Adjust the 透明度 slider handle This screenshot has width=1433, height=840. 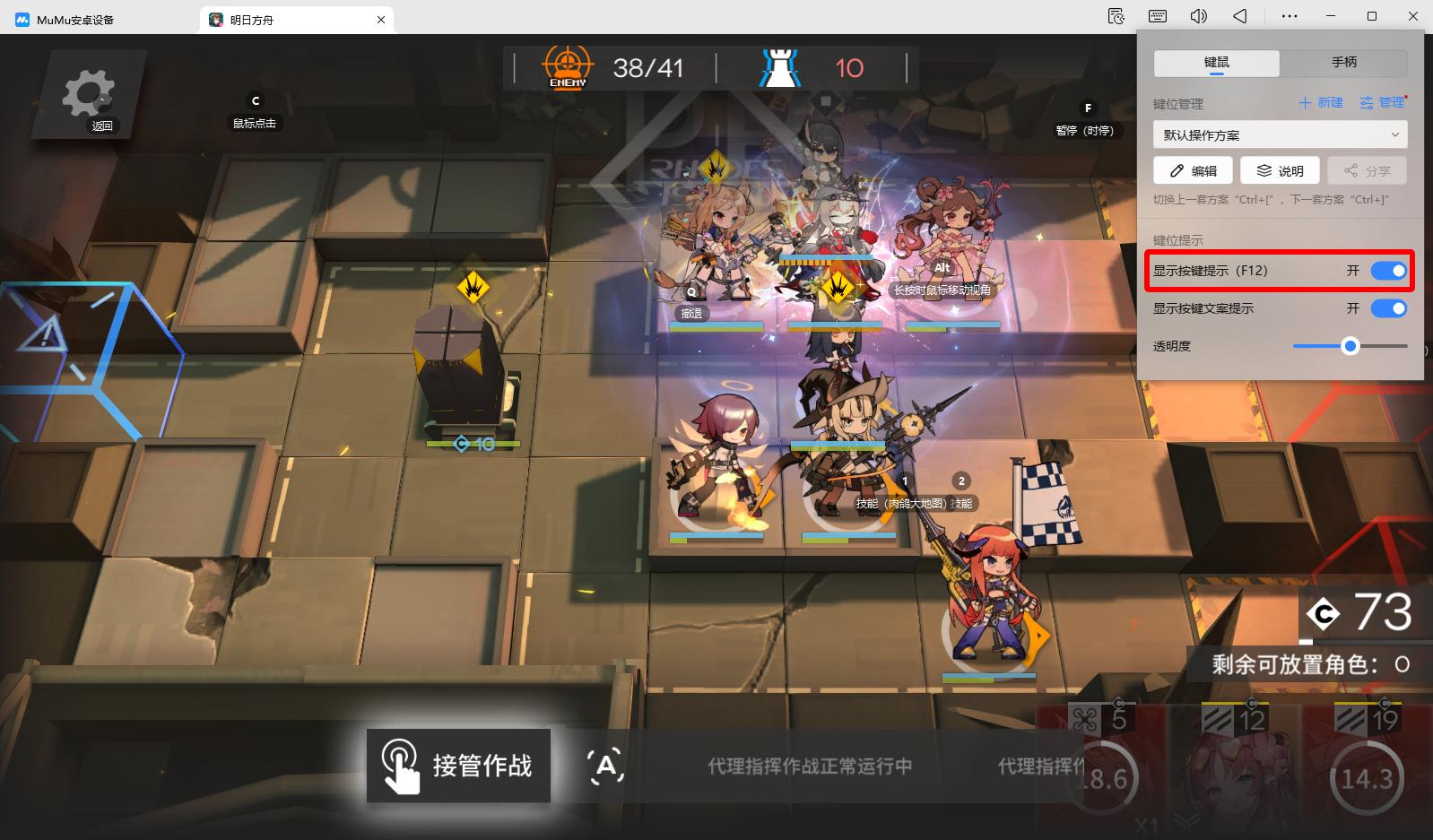[x=1350, y=346]
